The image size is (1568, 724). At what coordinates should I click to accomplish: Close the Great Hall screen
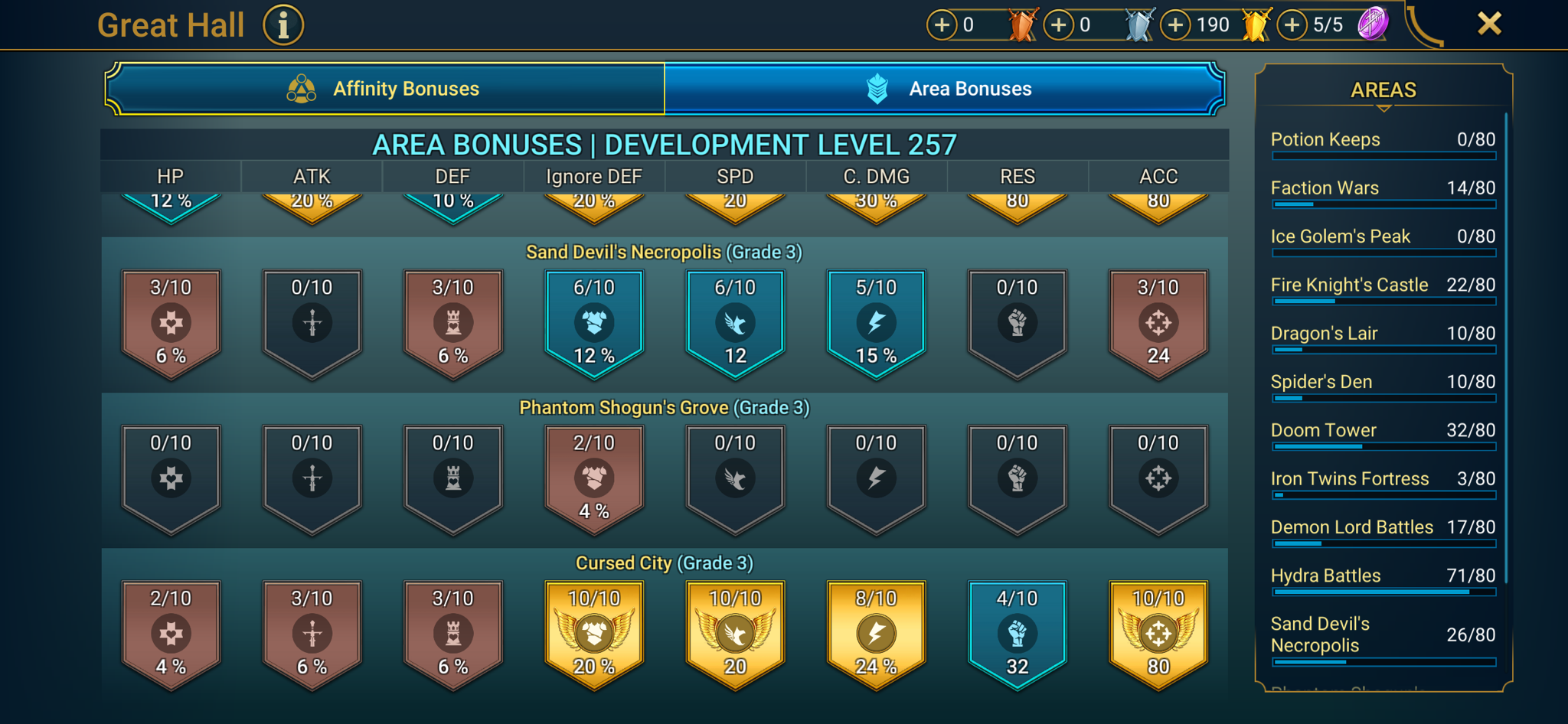click(1488, 23)
